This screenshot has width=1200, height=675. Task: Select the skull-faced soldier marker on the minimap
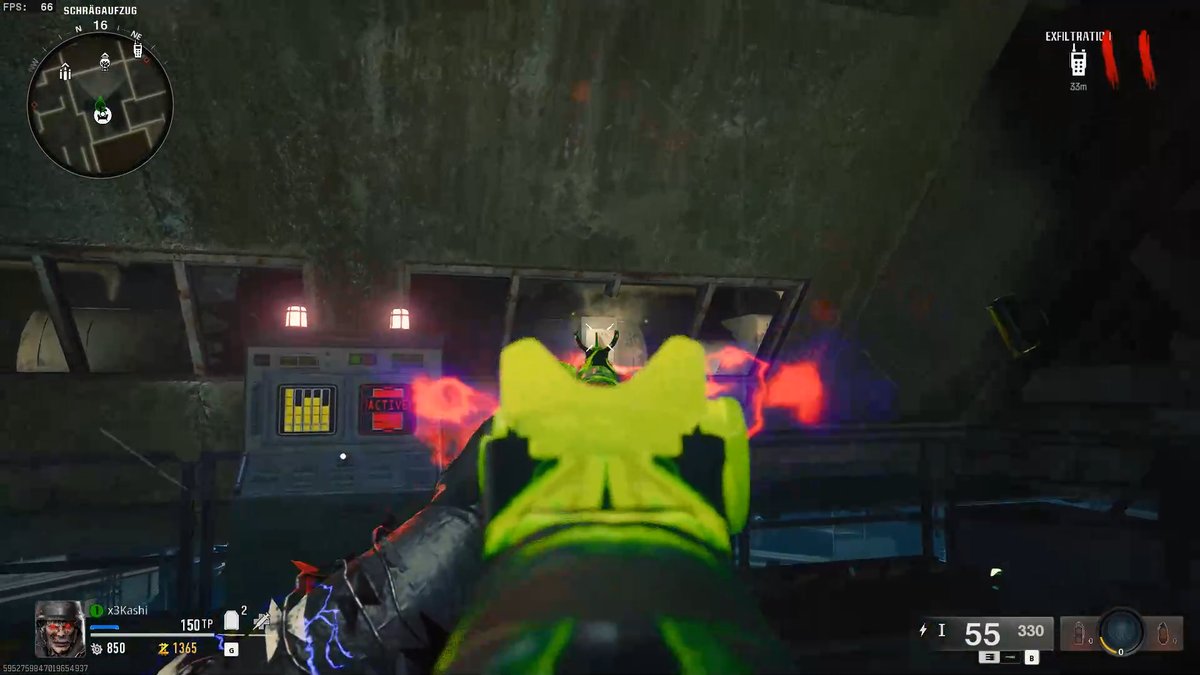tap(105, 62)
